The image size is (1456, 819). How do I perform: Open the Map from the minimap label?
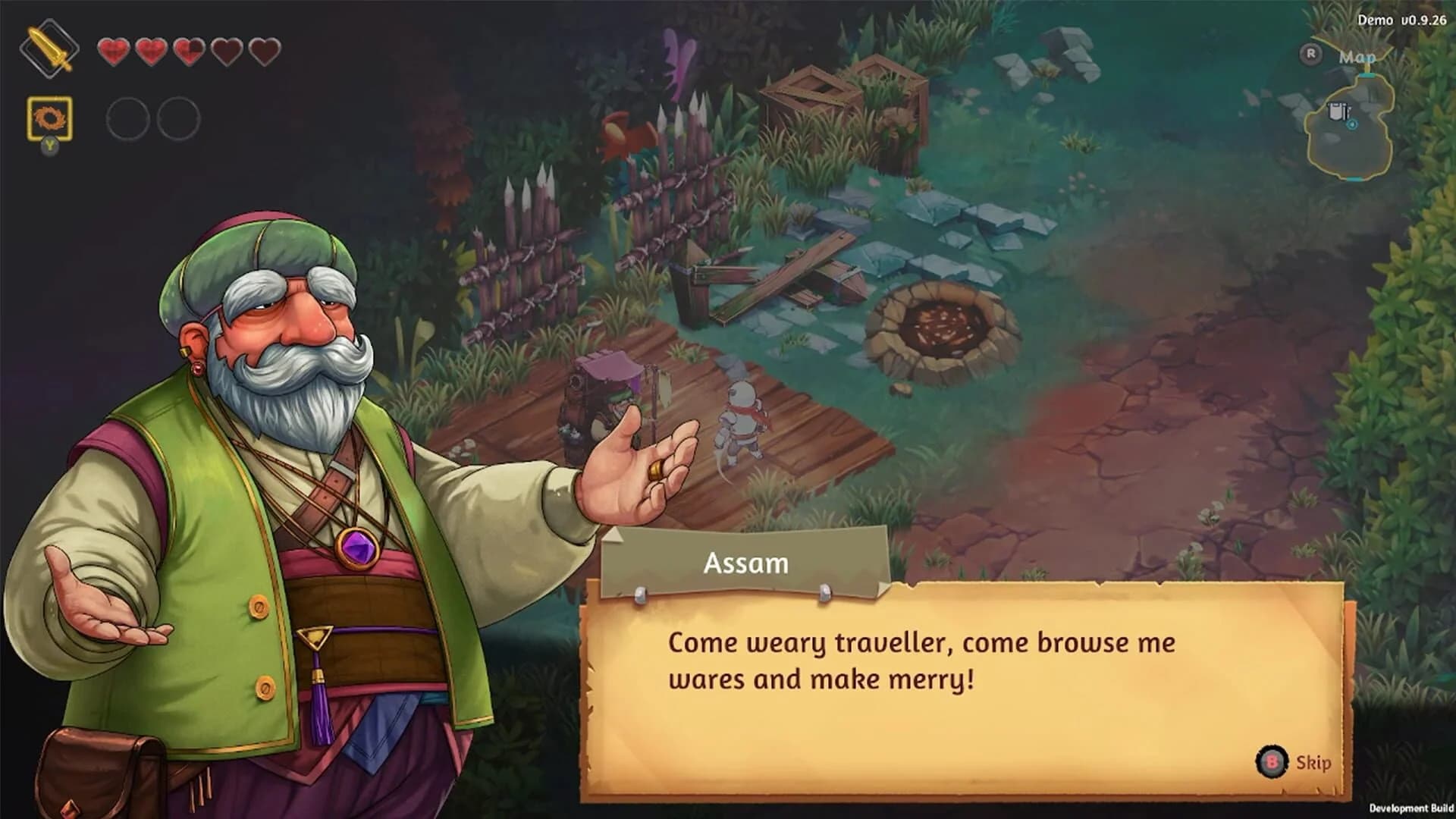coord(1358,57)
